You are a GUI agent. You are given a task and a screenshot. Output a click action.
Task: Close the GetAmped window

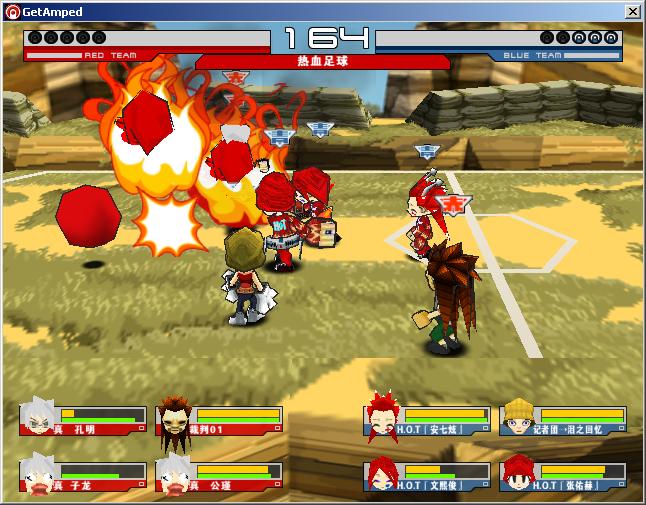[x=632, y=11]
